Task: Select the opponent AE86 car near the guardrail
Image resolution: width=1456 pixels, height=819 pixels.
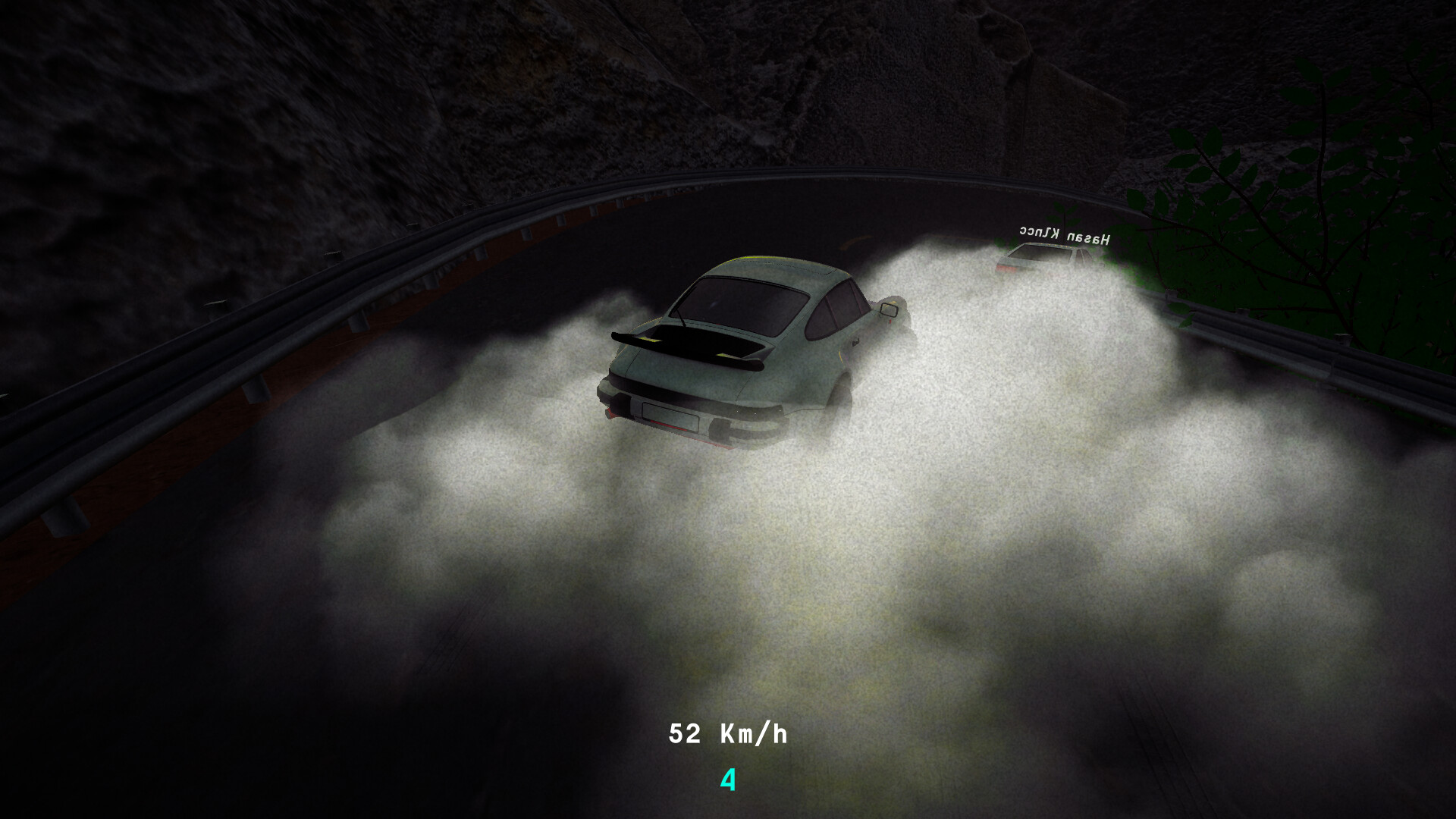Action: (1039, 265)
